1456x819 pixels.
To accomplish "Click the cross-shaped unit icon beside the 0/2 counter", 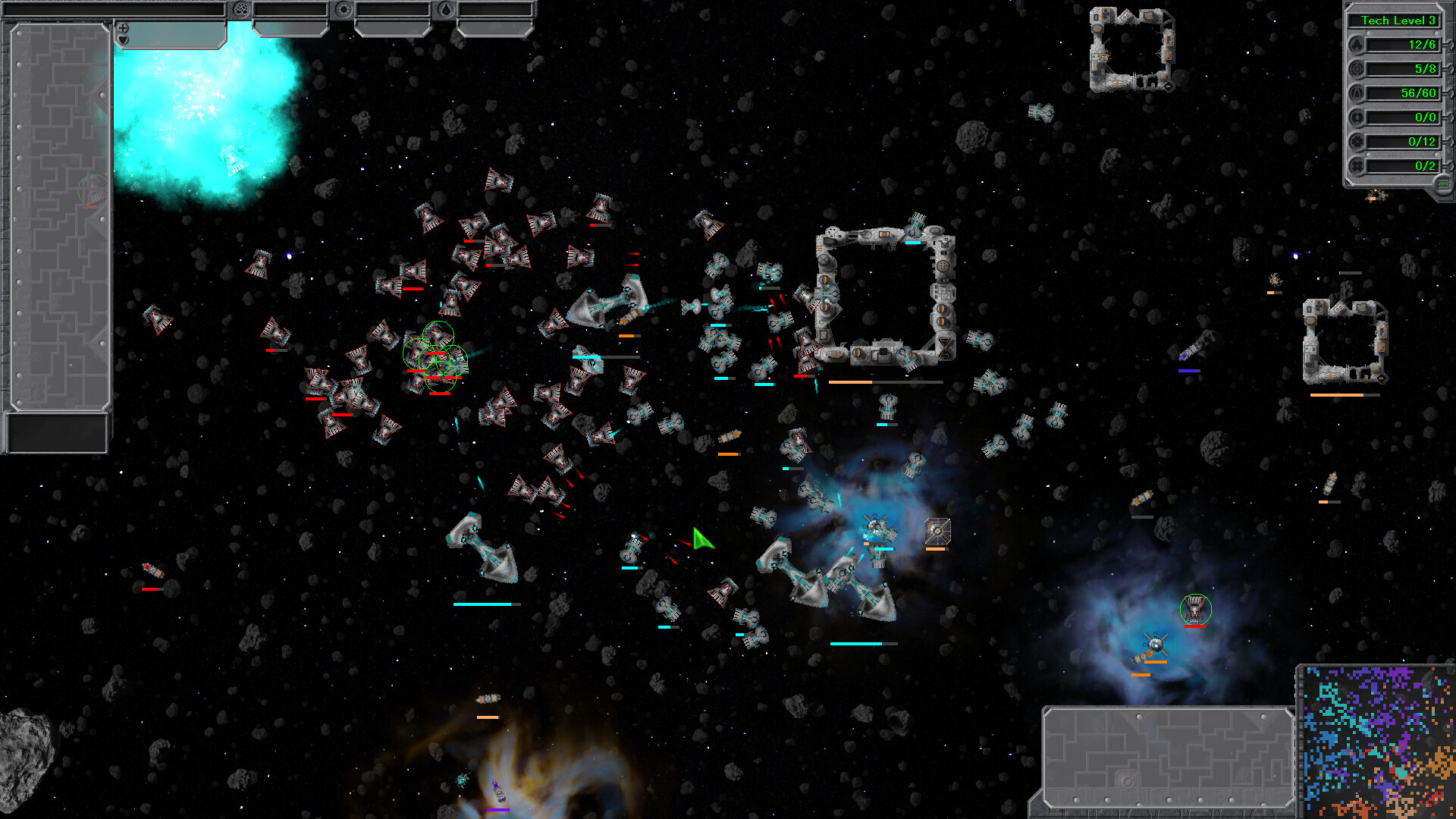I will click(x=1357, y=165).
